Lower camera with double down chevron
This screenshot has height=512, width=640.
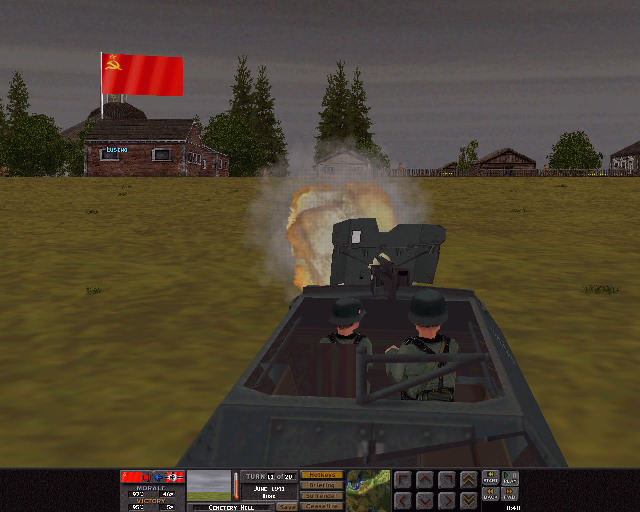467,499
